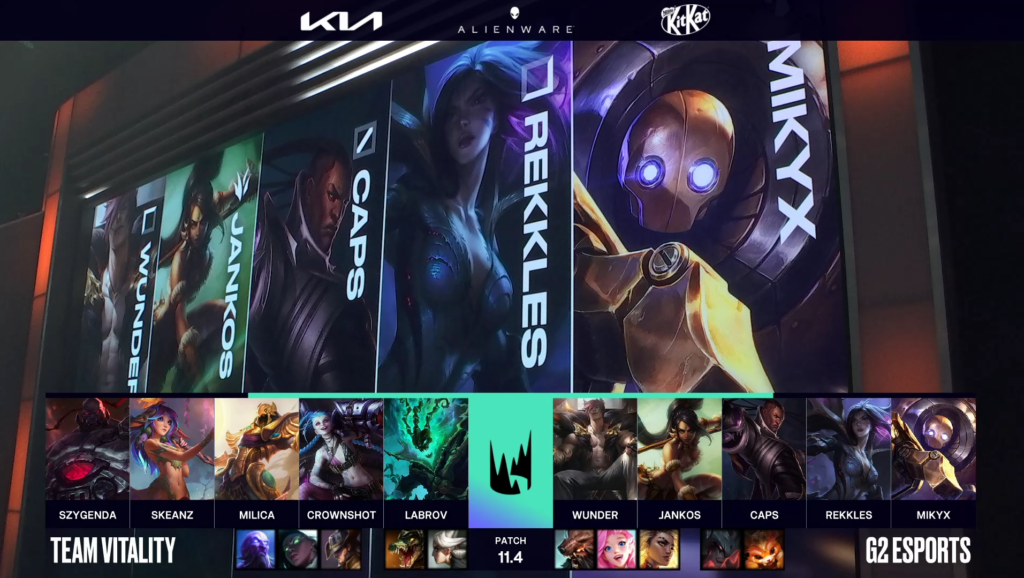Choose Skeanz's champion tile
1024x578 pixels.
[172, 449]
